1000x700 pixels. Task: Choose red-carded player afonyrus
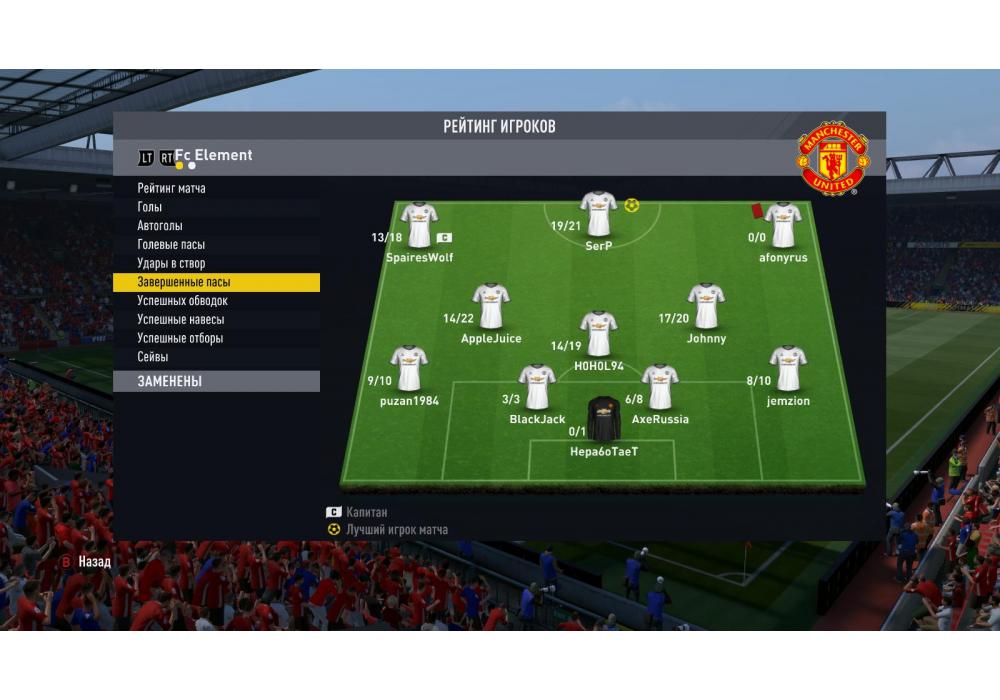point(782,225)
